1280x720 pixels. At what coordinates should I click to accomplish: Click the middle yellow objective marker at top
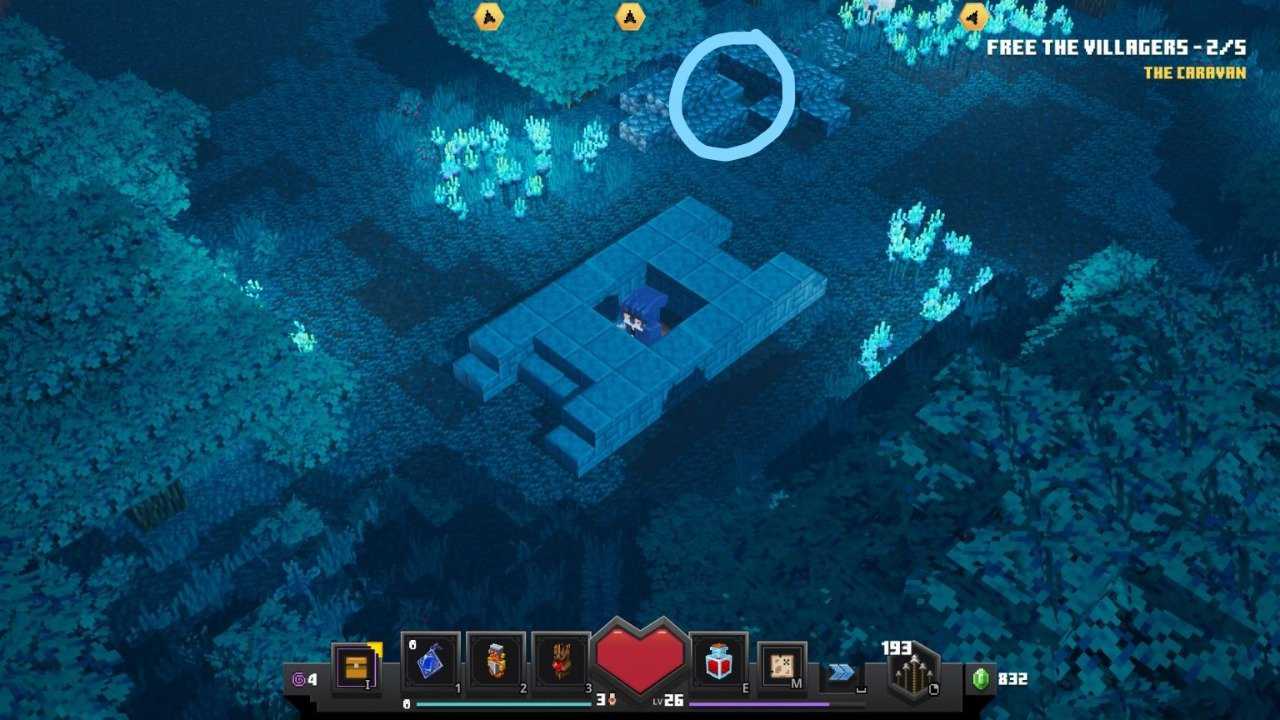pyautogui.click(x=630, y=17)
